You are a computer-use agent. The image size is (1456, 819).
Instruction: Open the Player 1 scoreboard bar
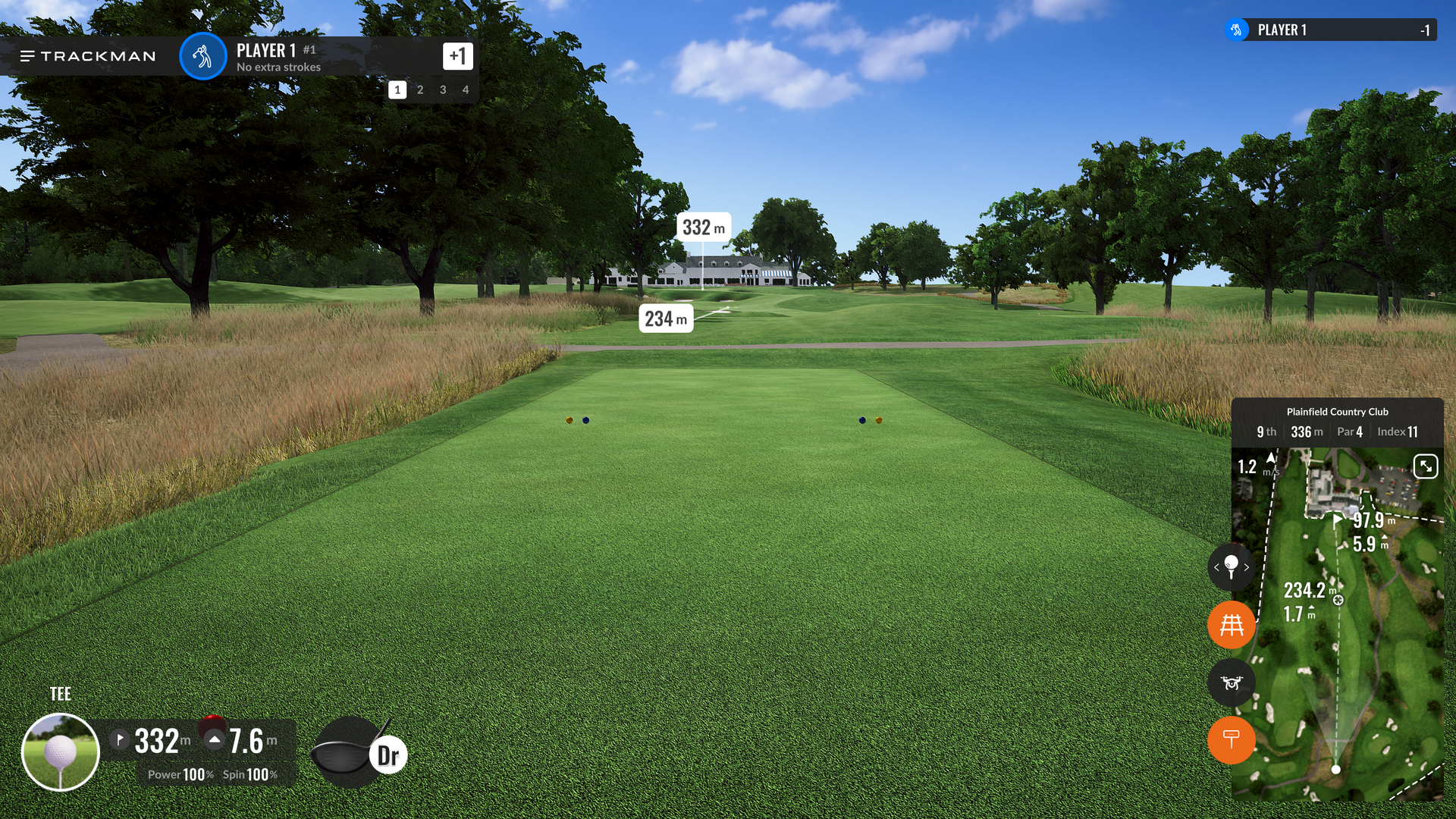pos(1330,30)
